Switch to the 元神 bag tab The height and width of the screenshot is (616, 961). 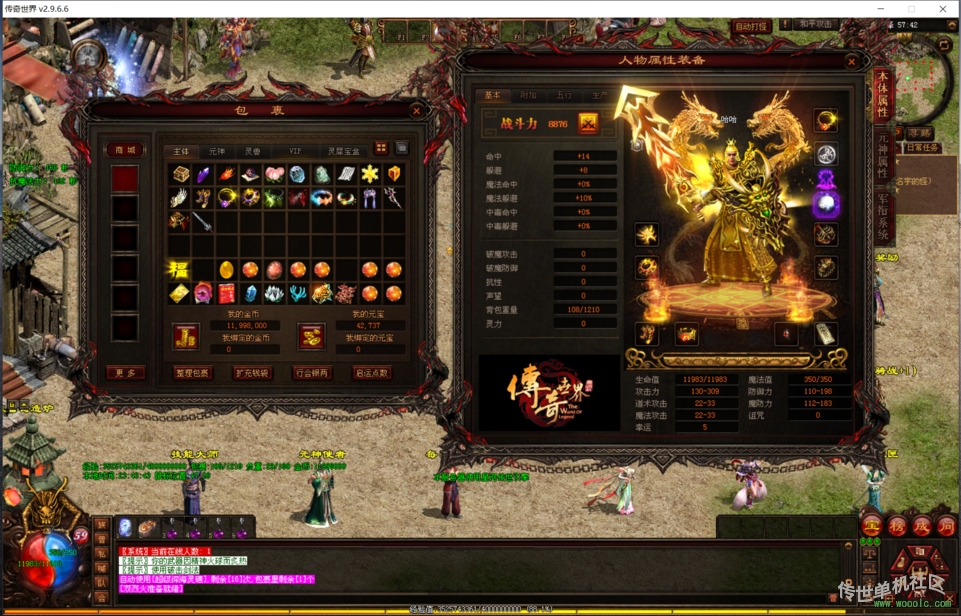coord(217,151)
